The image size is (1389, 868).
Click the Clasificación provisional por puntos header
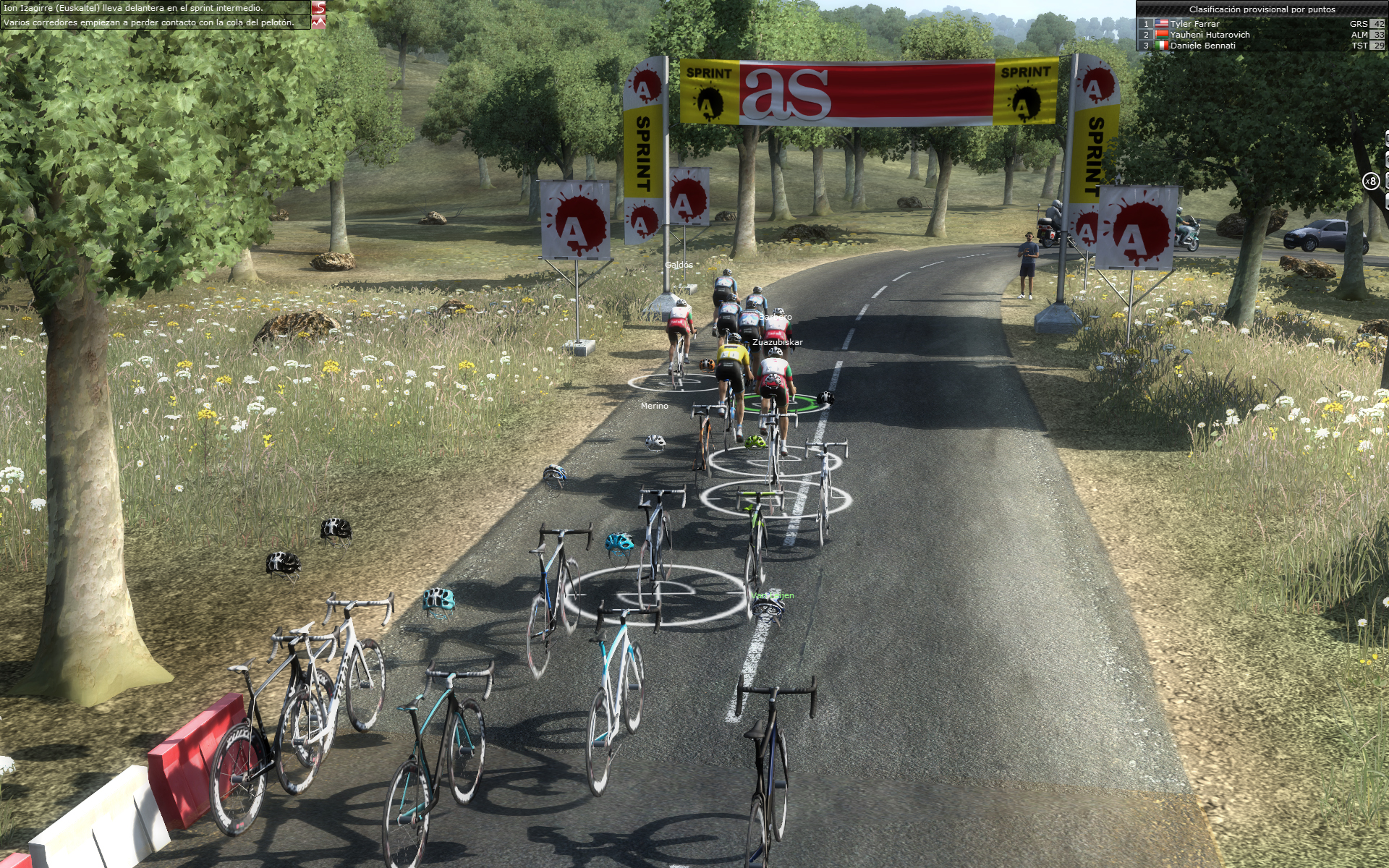(1262, 9)
